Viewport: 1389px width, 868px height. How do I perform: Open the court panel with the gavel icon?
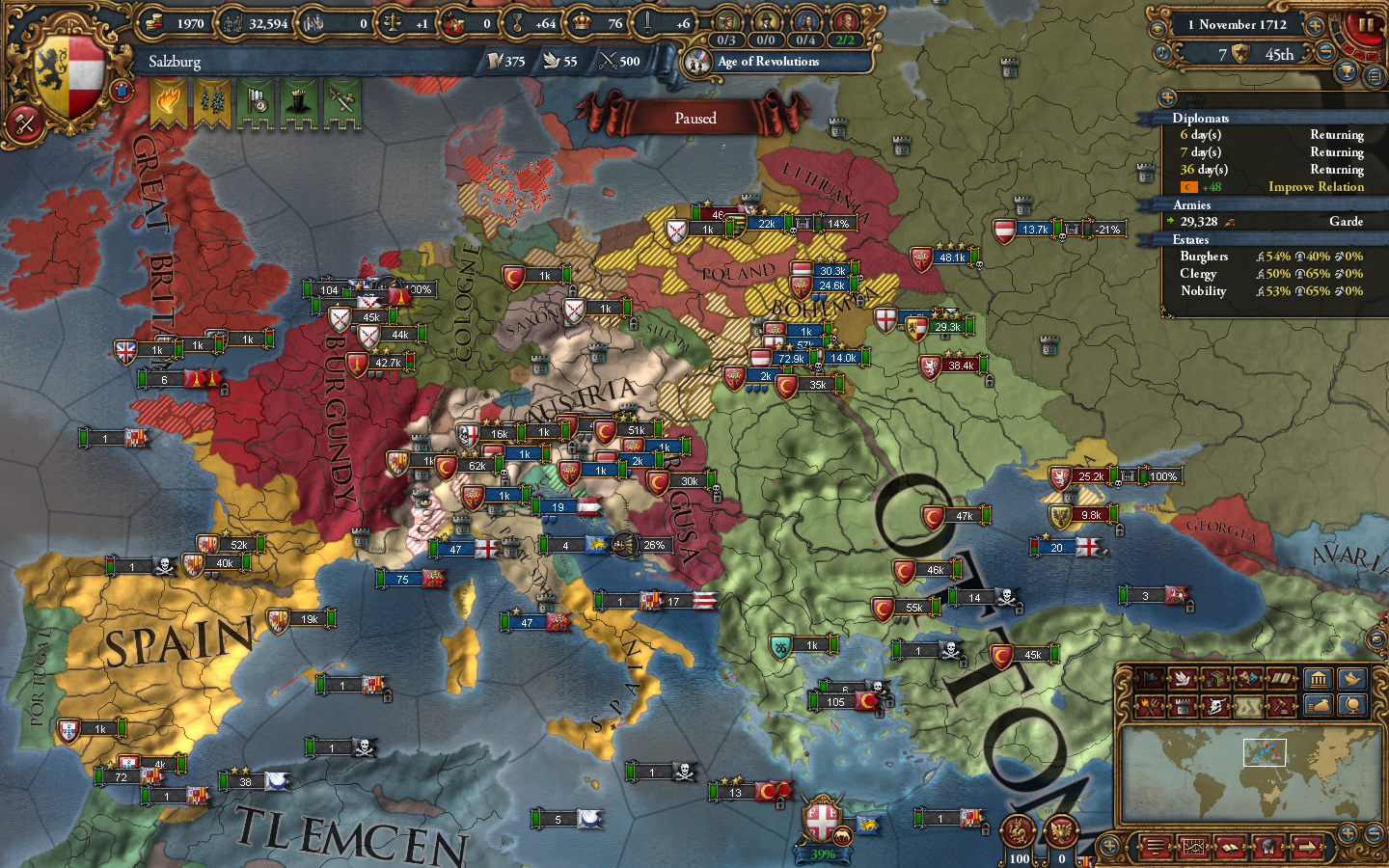[x=1283, y=705]
